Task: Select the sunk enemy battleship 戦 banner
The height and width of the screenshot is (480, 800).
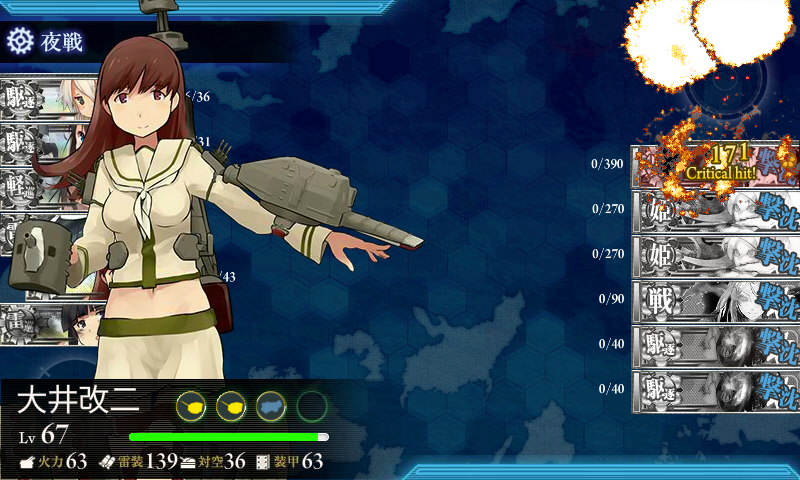Action: [714, 299]
